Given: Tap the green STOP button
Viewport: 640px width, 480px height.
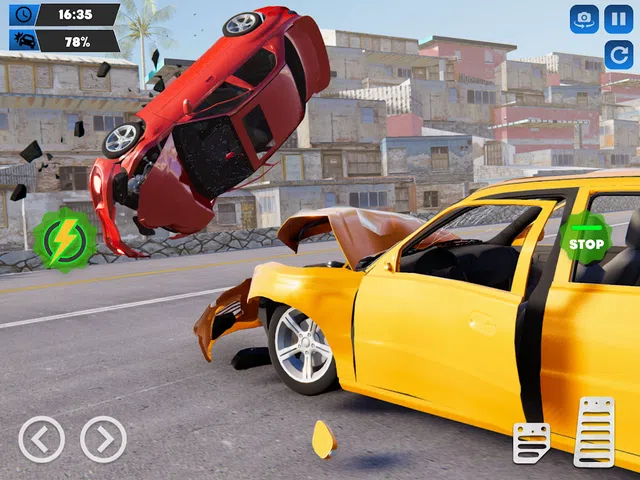Looking at the screenshot, I should [586, 240].
